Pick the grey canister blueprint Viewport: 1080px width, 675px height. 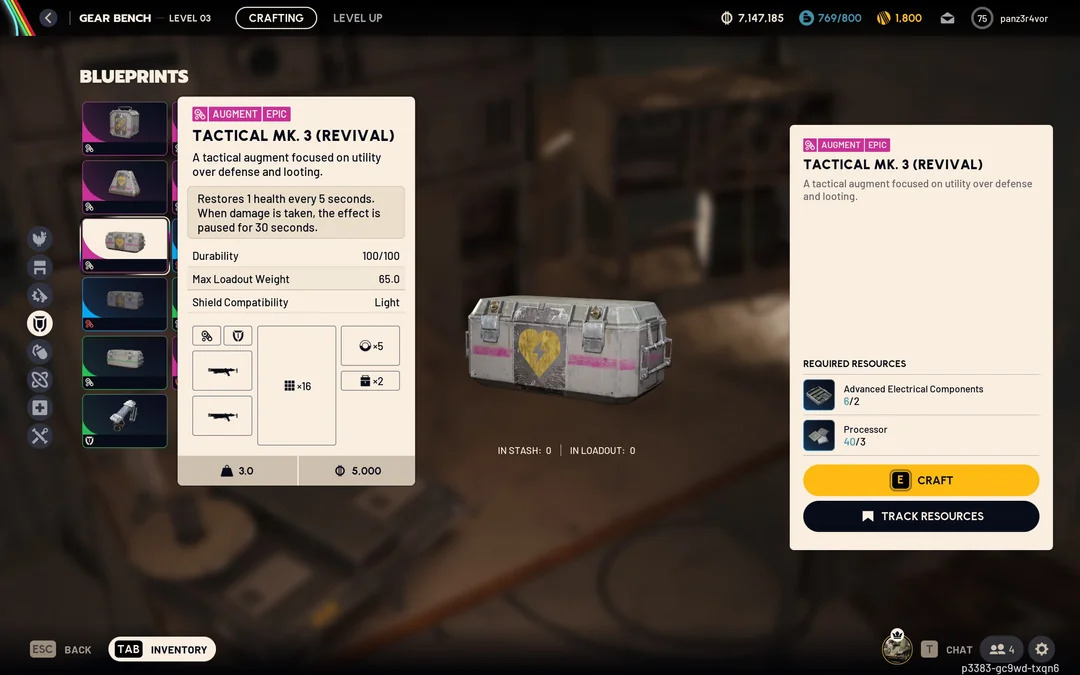pyautogui.click(x=125, y=420)
